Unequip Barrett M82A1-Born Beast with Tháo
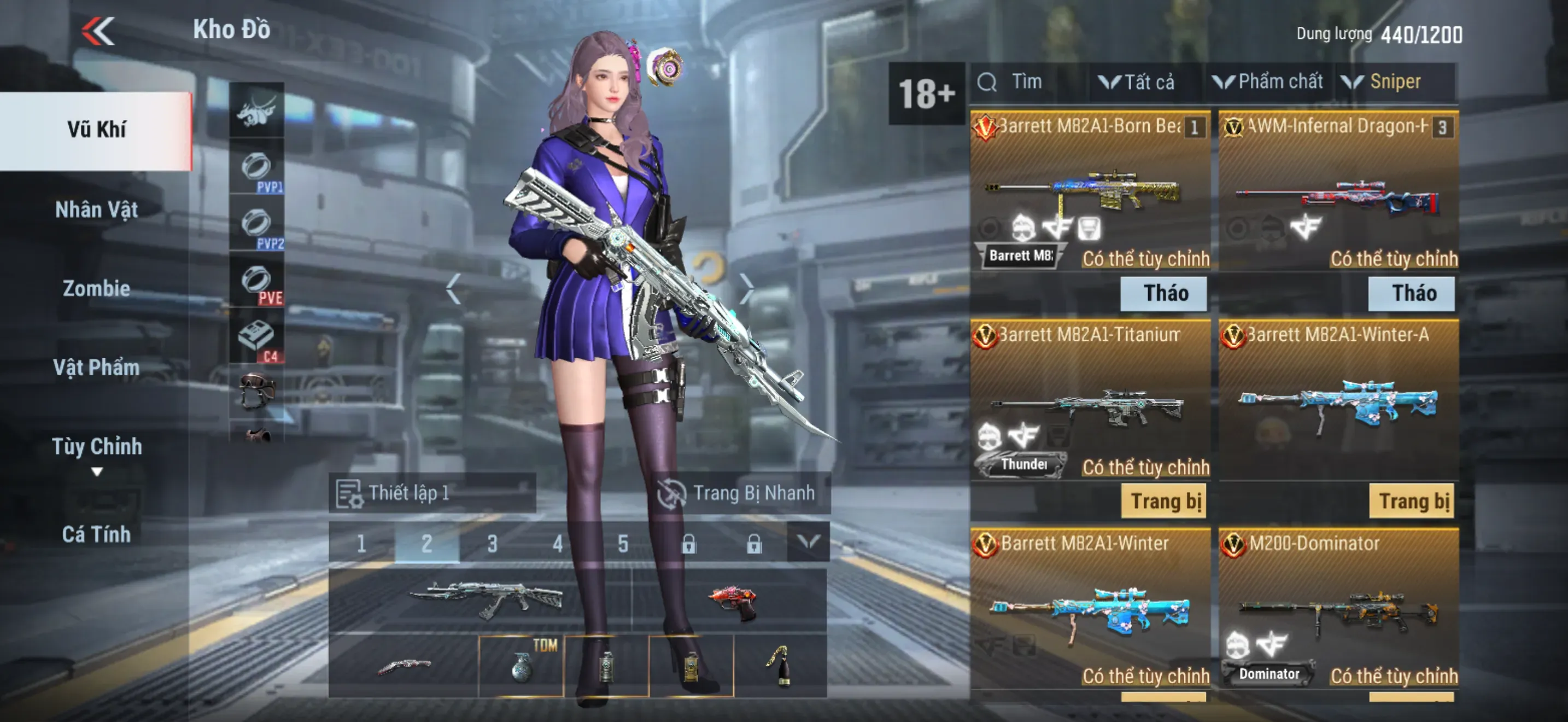 (1165, 293)
